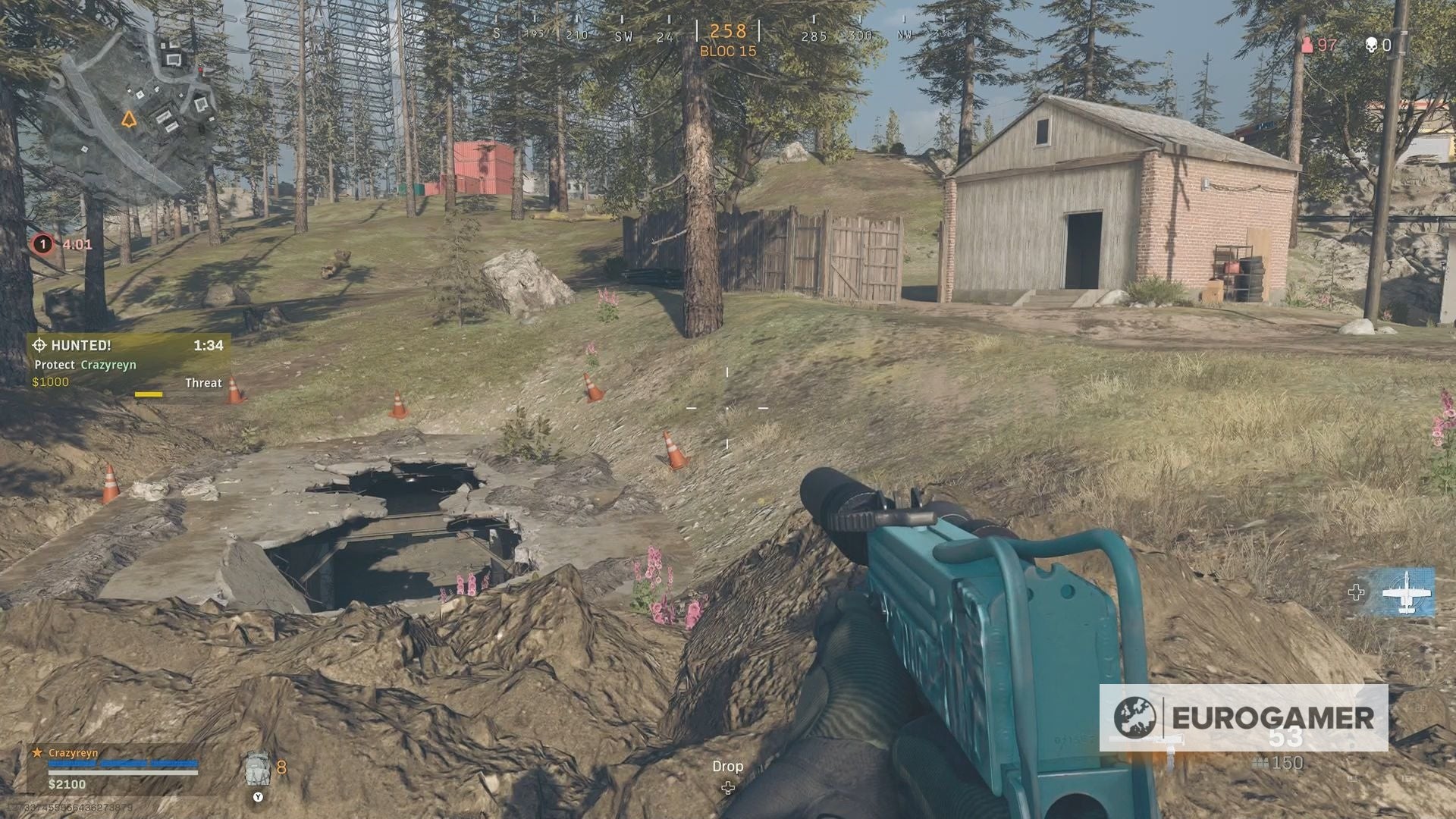Click the players remaining icon
The height and width of the screenshot is (819, 1456).
click(x=1307, y=45)
